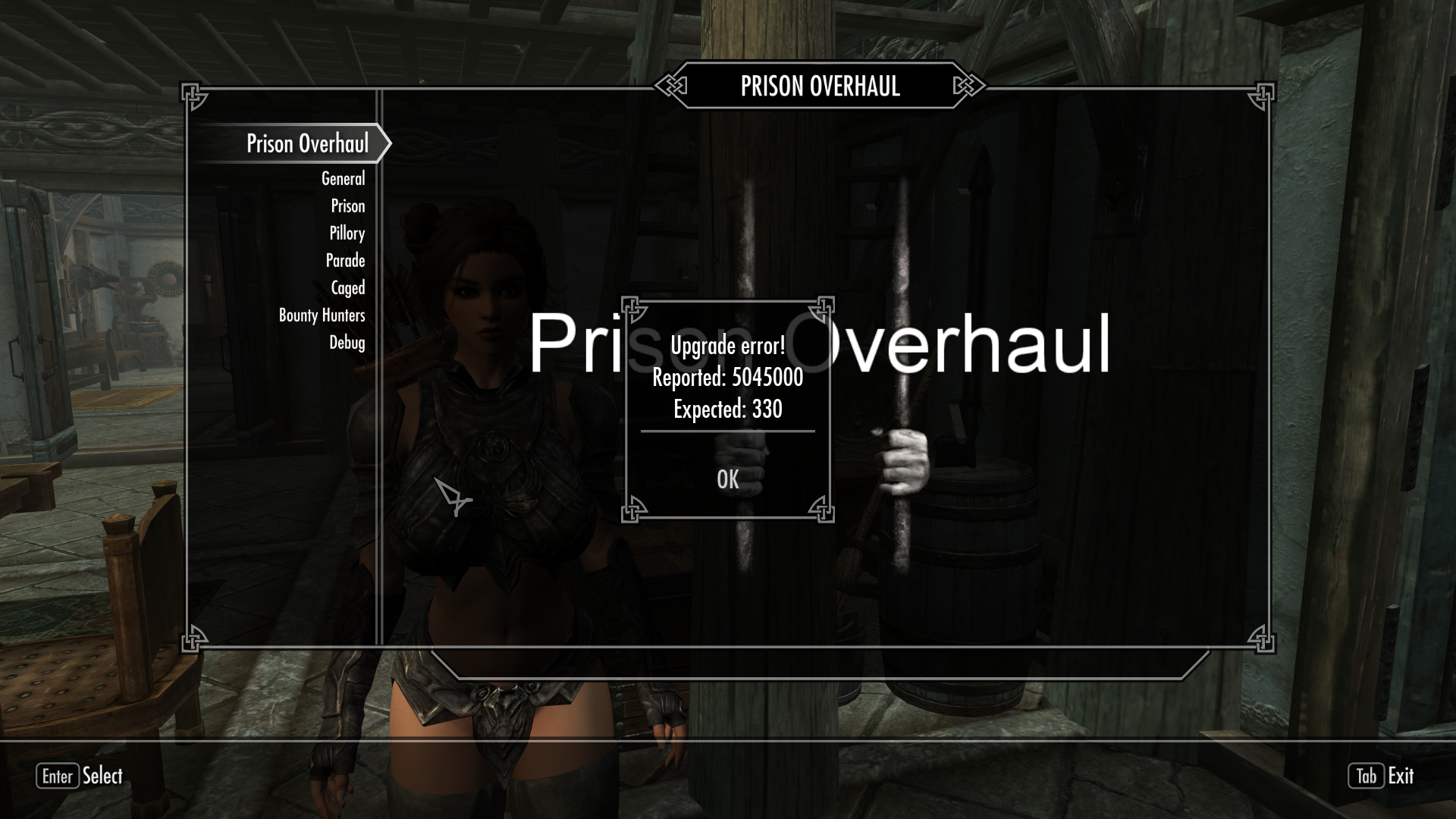The height and width of the screenshot is (819, 1456).
Task: Dismiss the Upgrade error with OK
Action: [727, 479]
